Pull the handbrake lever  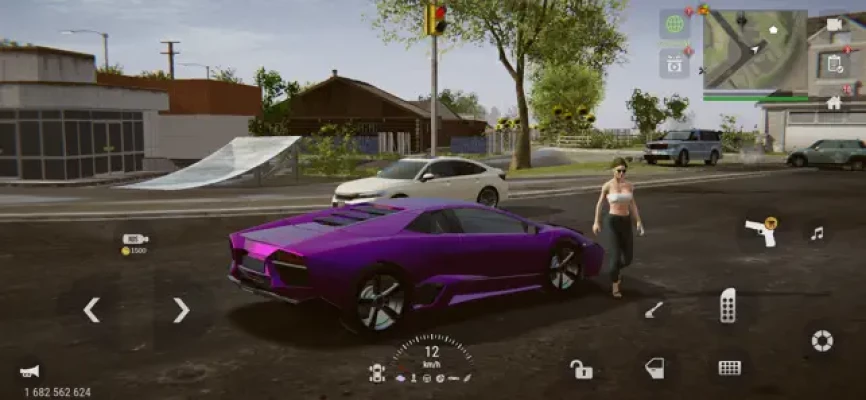(653, 310)
